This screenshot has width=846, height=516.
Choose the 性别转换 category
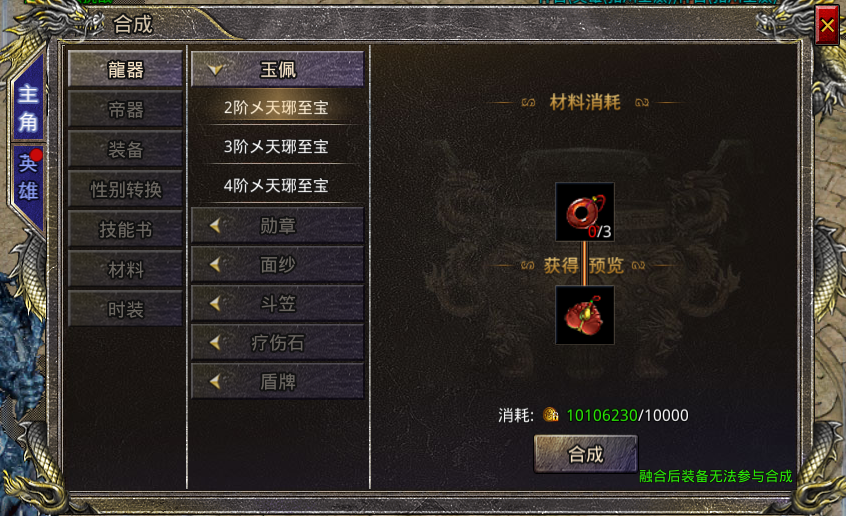coord(125,189)
